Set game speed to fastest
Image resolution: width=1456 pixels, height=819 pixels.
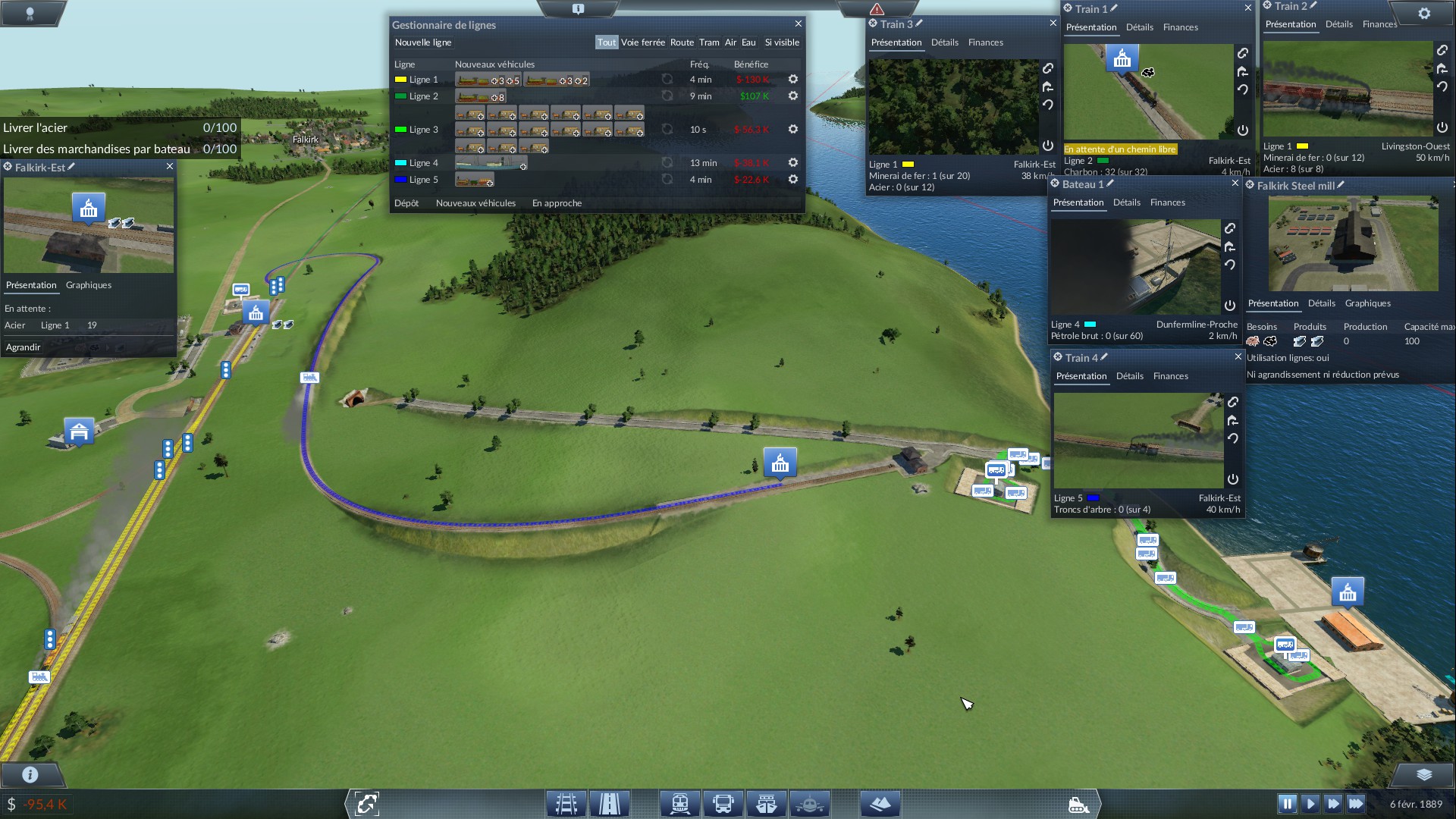click(x=1356, y=804)
